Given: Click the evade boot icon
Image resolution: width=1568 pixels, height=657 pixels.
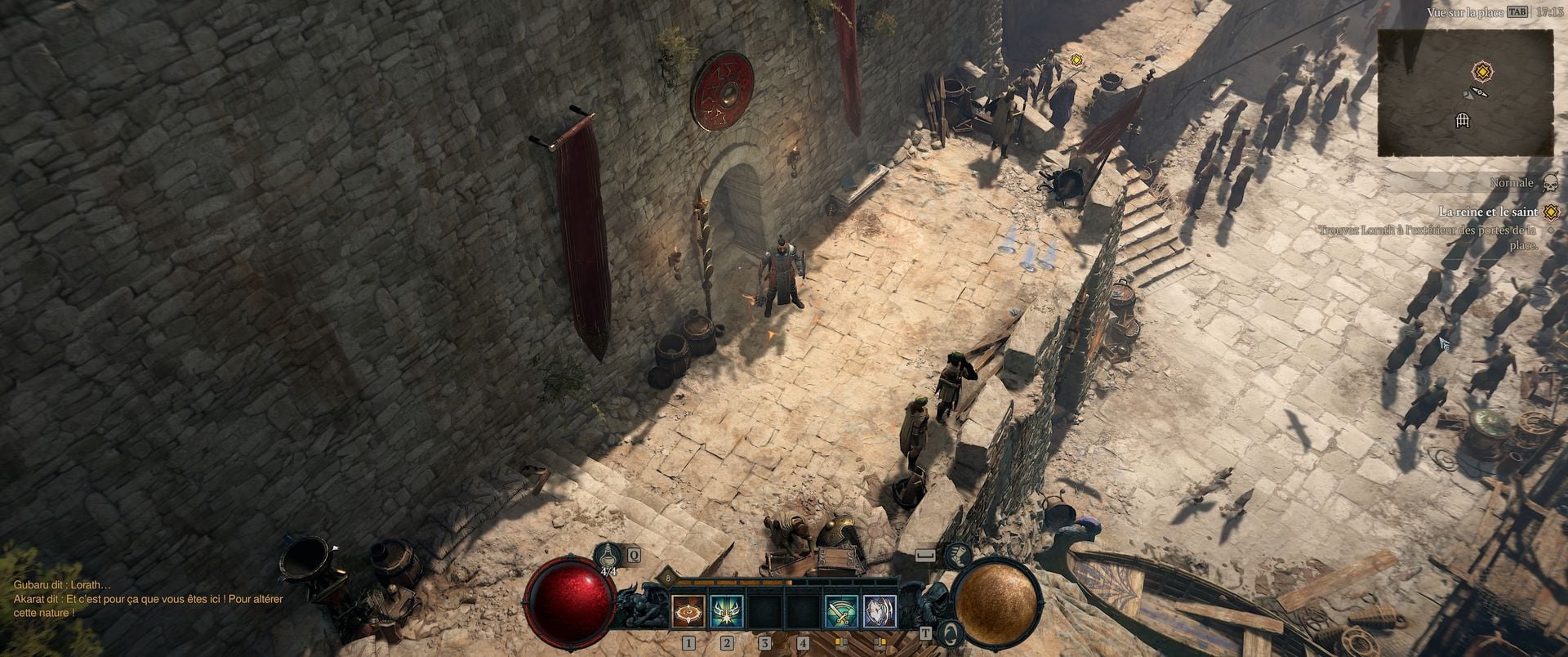Looking at the screenshot, I should (x=959, y=556).
